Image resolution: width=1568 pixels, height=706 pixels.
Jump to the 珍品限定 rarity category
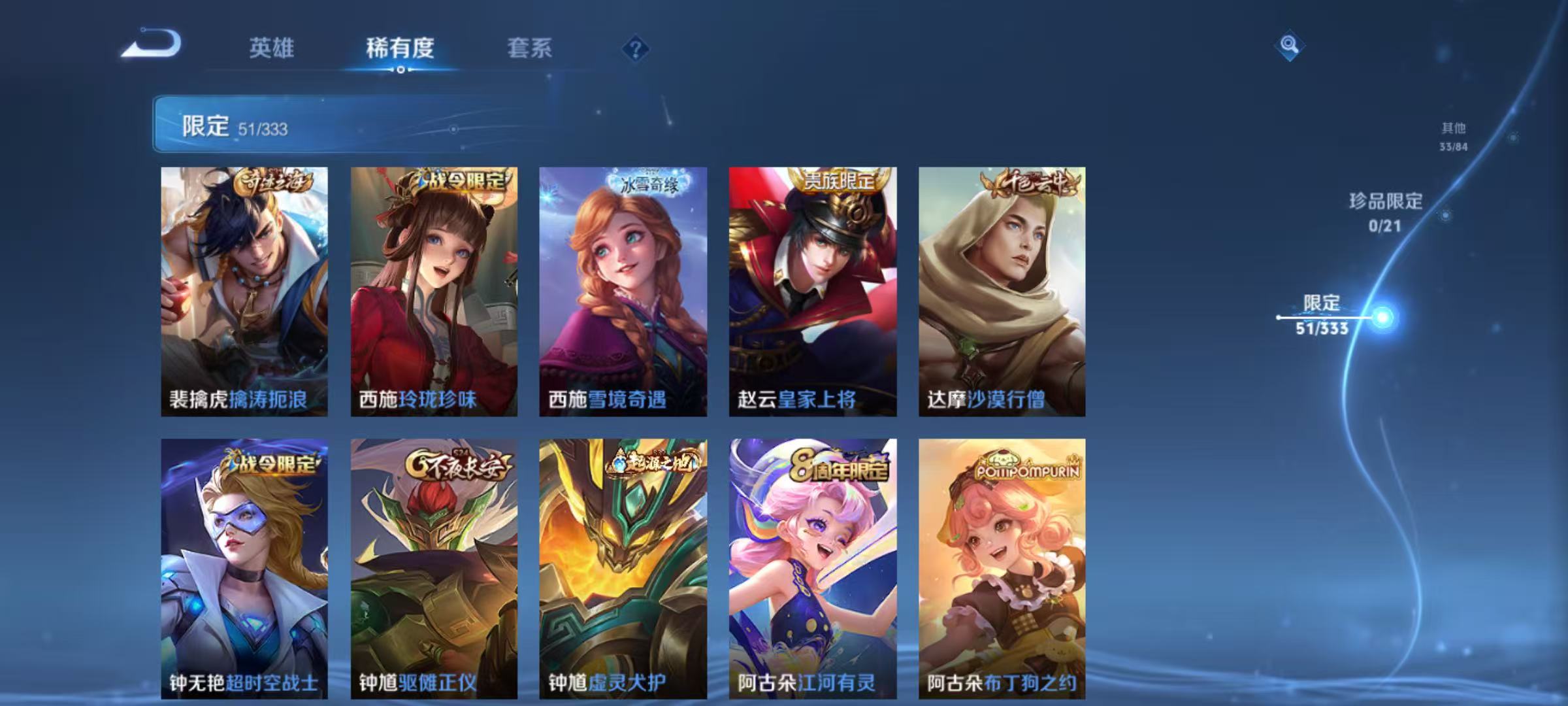pos(1386,212)
